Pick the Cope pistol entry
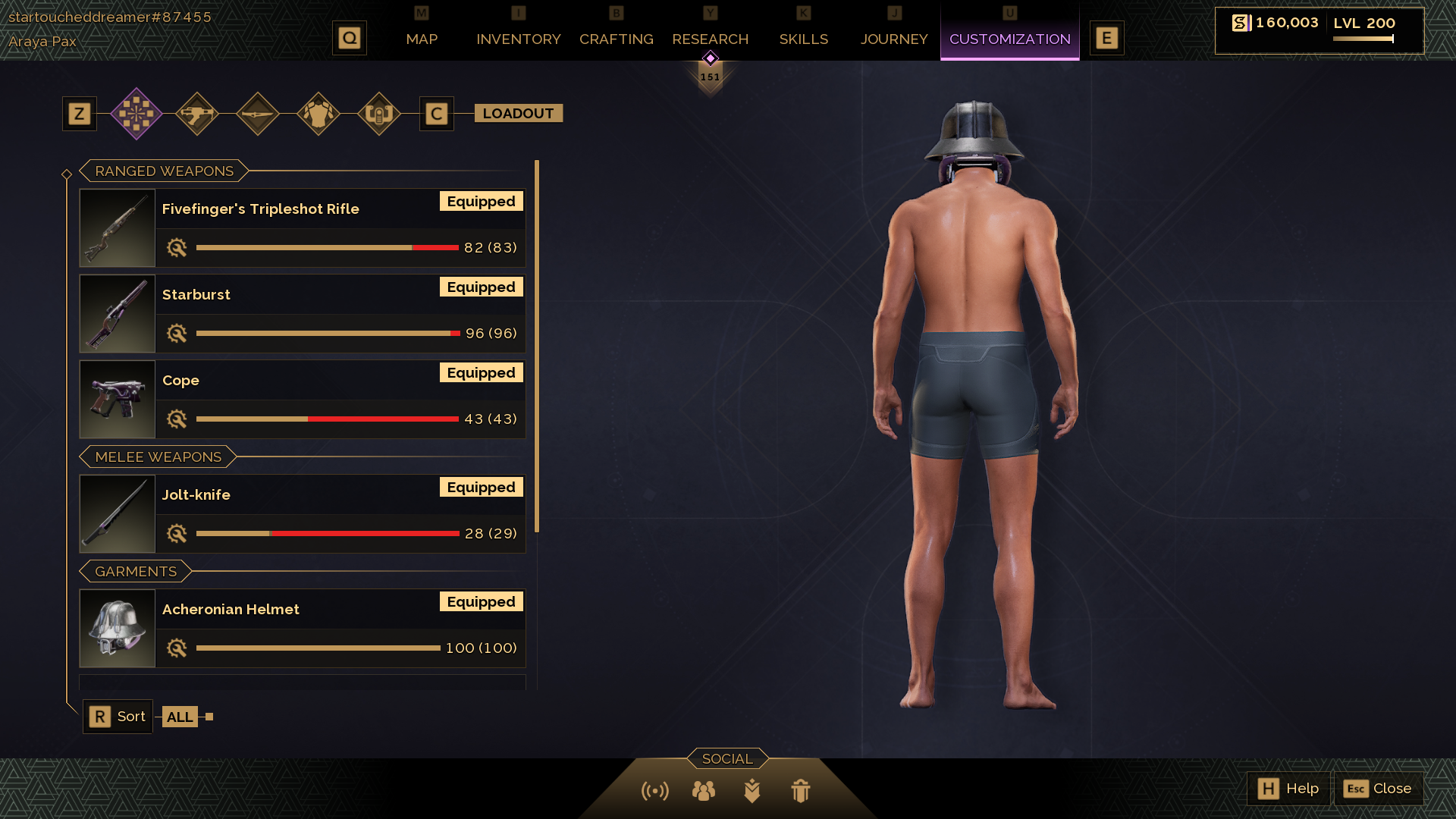Viewport: 1456px width, 819px height. coord(302,399)
